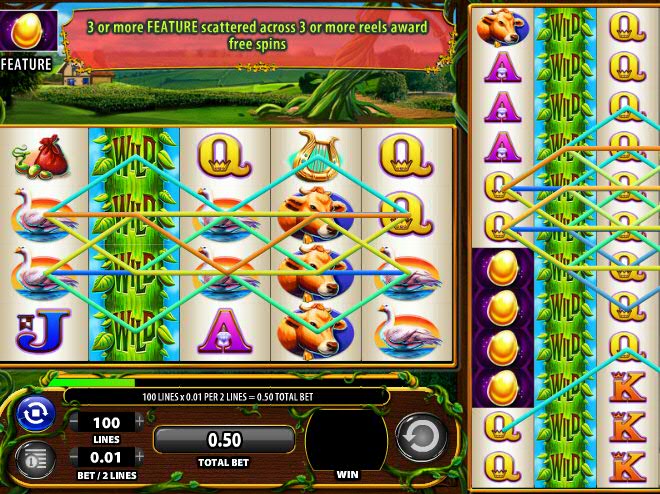Spin the reels with the round arrow button
Image resolution: width=660 pixels, height=494 pixels.
pos(421,438)
